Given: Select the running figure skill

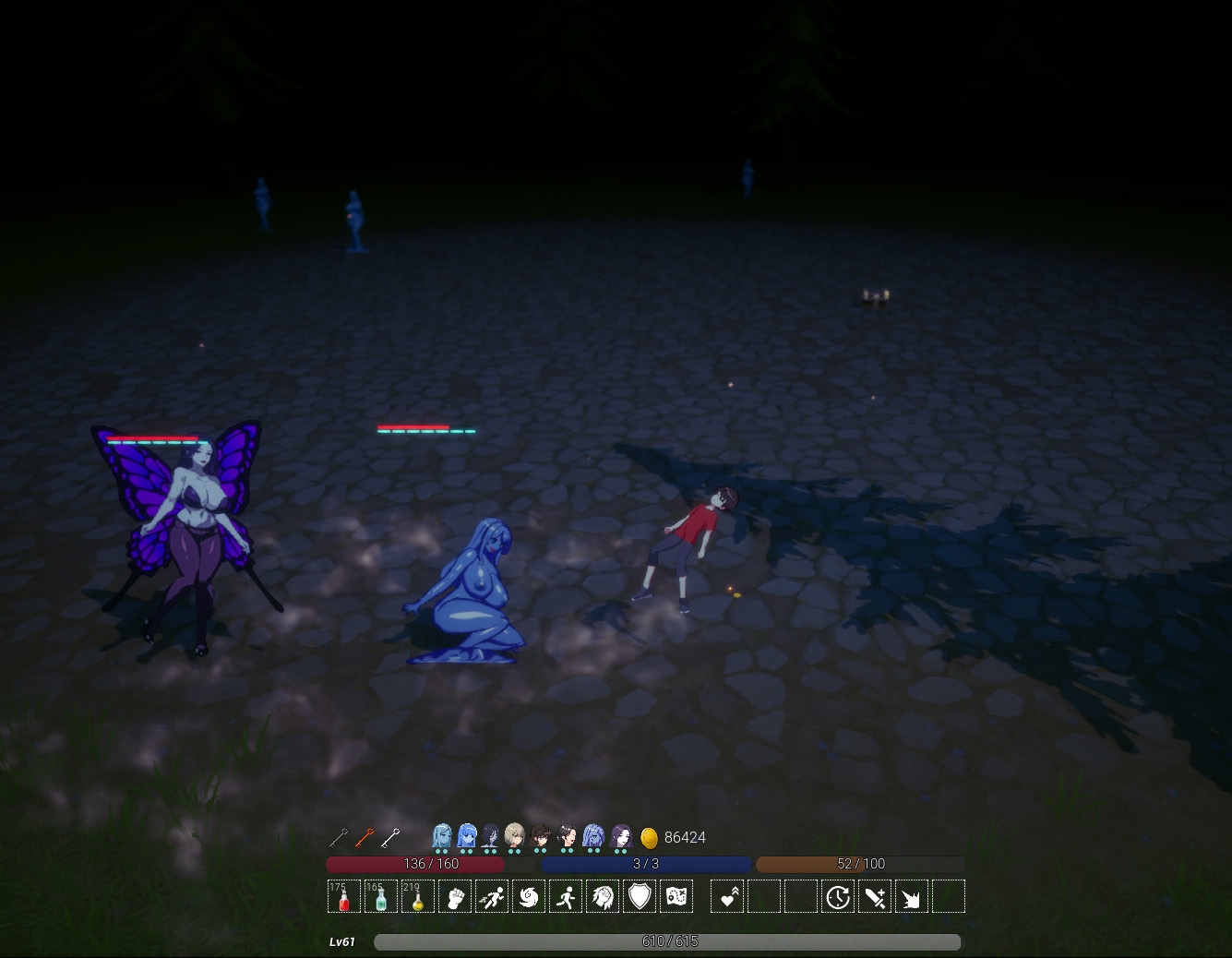Looking at the screenshot, I should pos(566,897).
